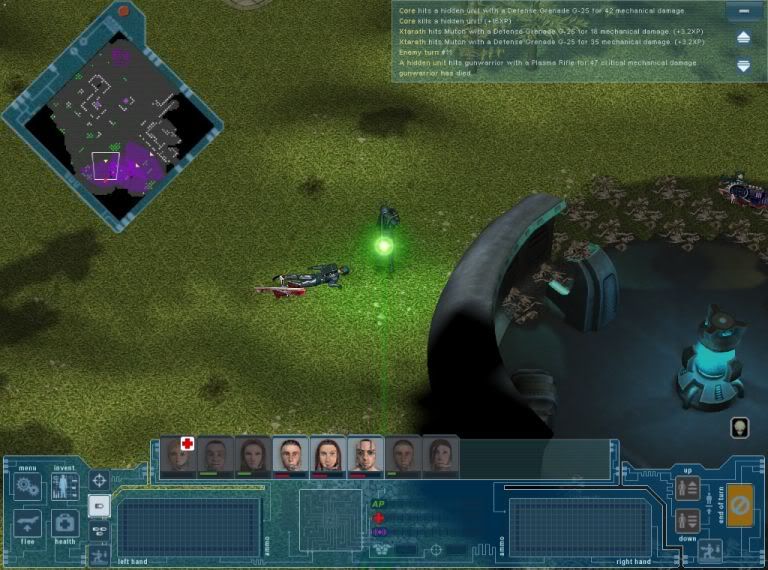
Task: Move view up one level
Action: pos(688,489)
